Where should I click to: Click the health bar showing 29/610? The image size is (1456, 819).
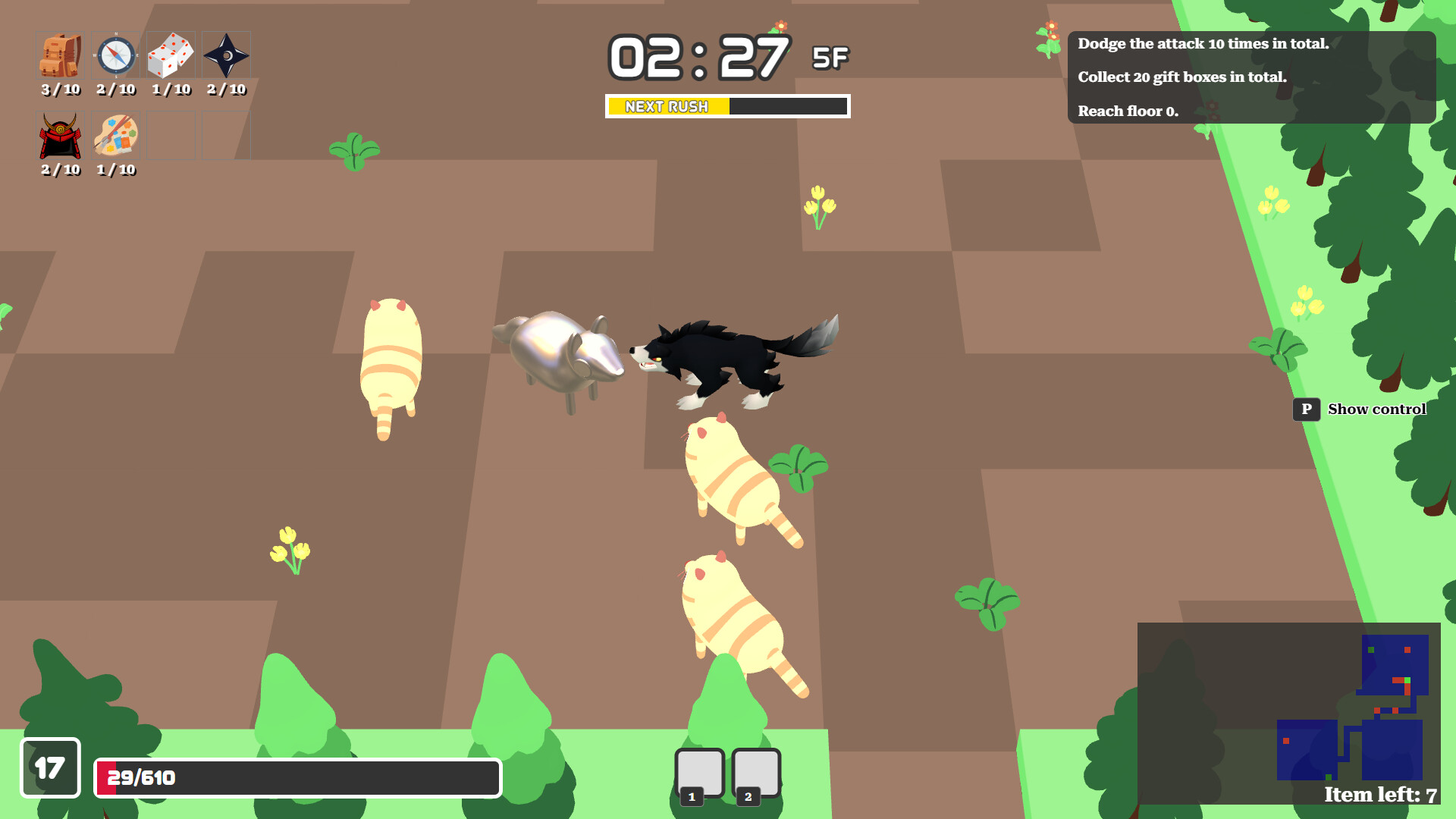pos(296,777)
